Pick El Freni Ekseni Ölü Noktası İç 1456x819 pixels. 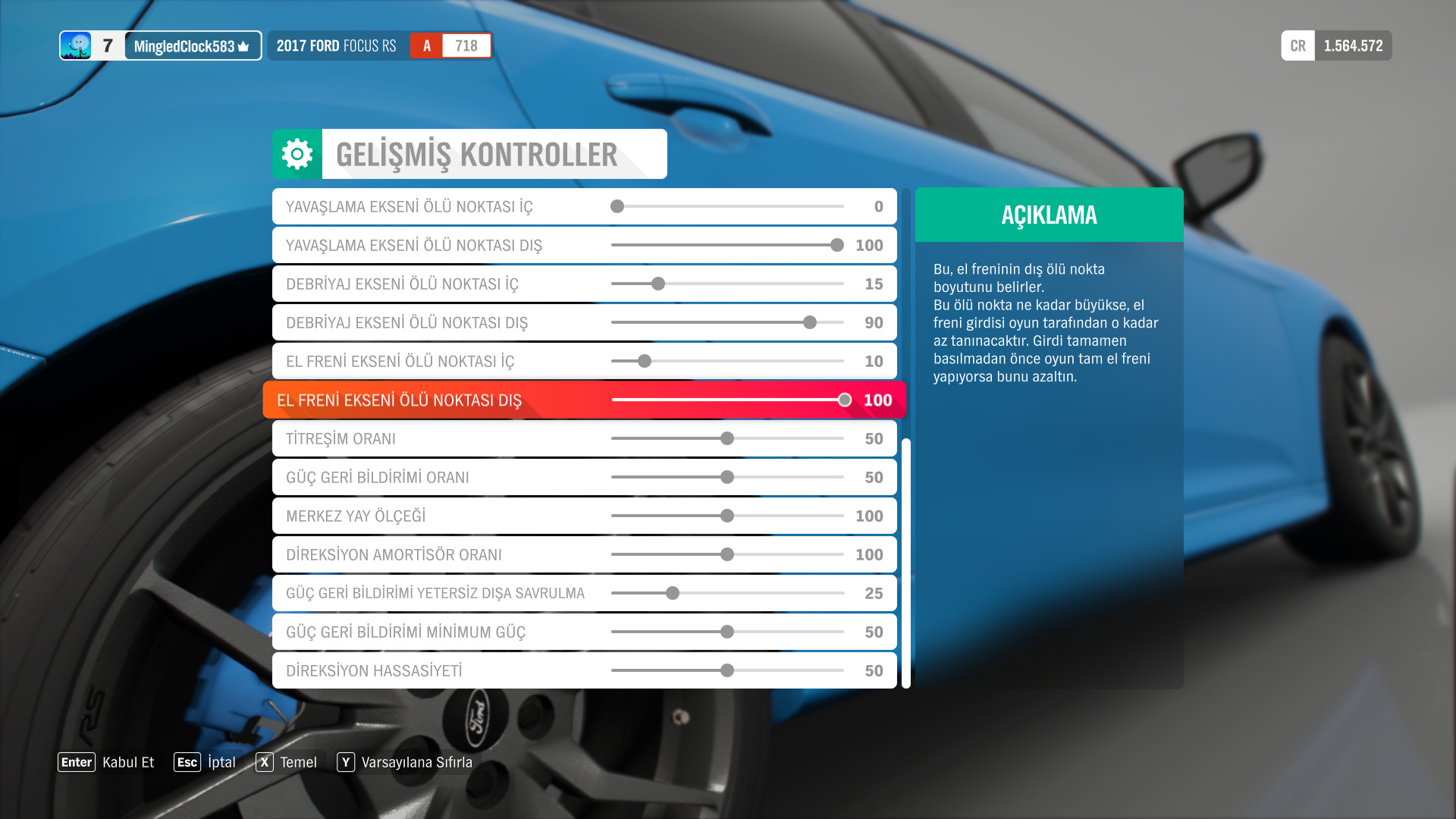(x=584, y=361)
